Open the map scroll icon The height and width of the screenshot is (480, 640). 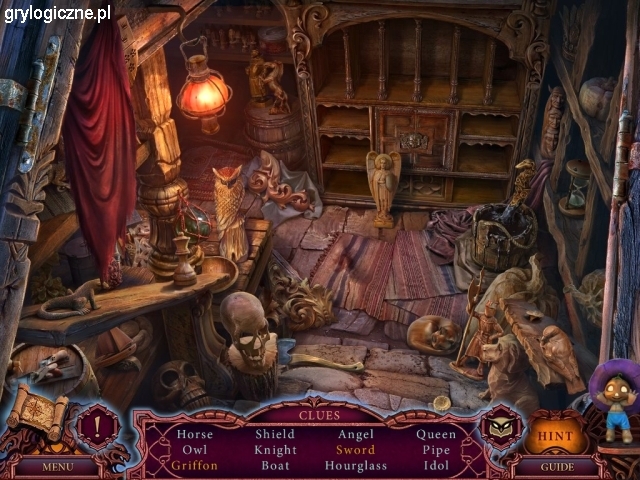click(38, 412)
